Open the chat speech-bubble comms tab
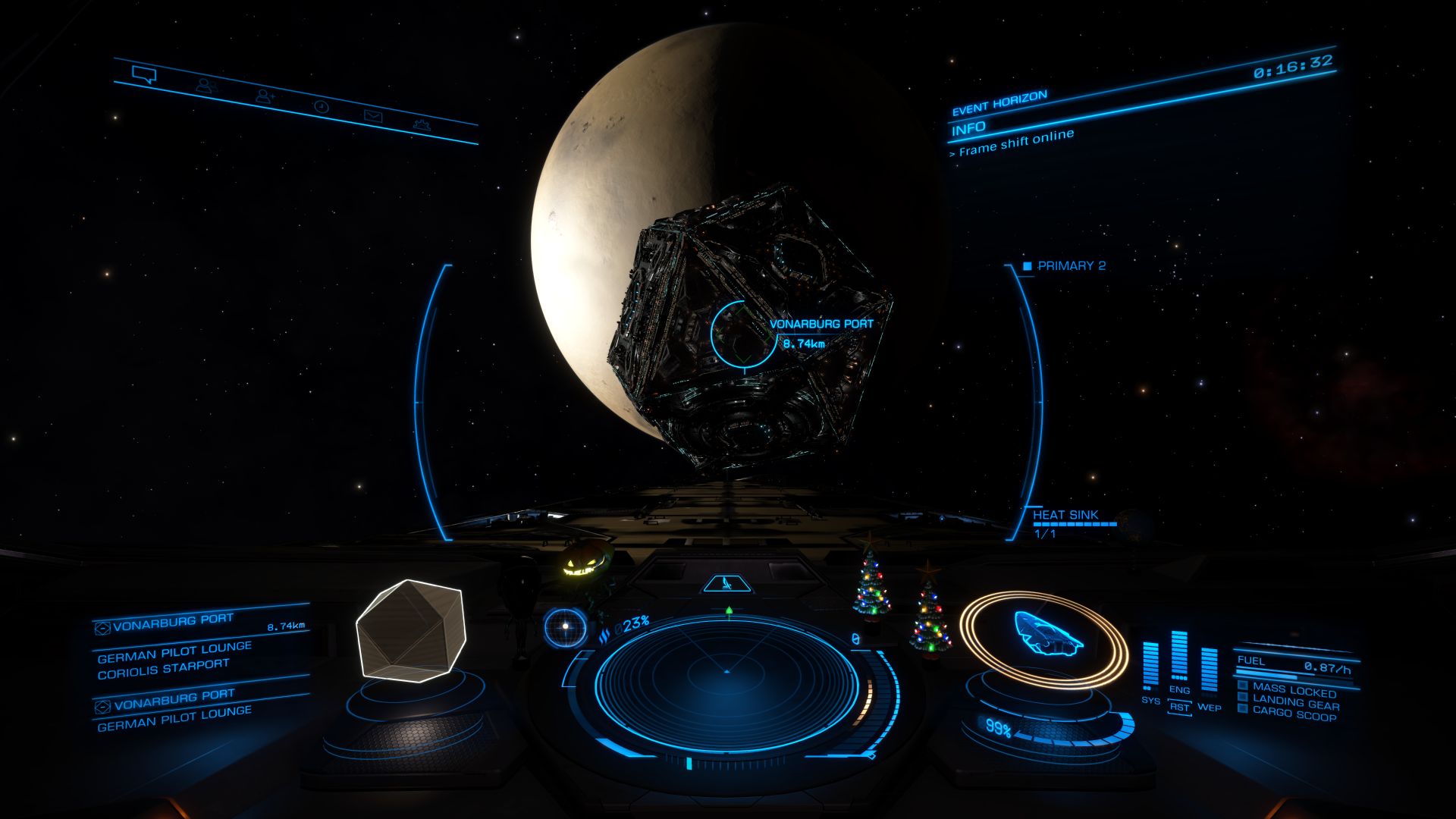Screen dimensions: 1456x819 tap(143, 74)
